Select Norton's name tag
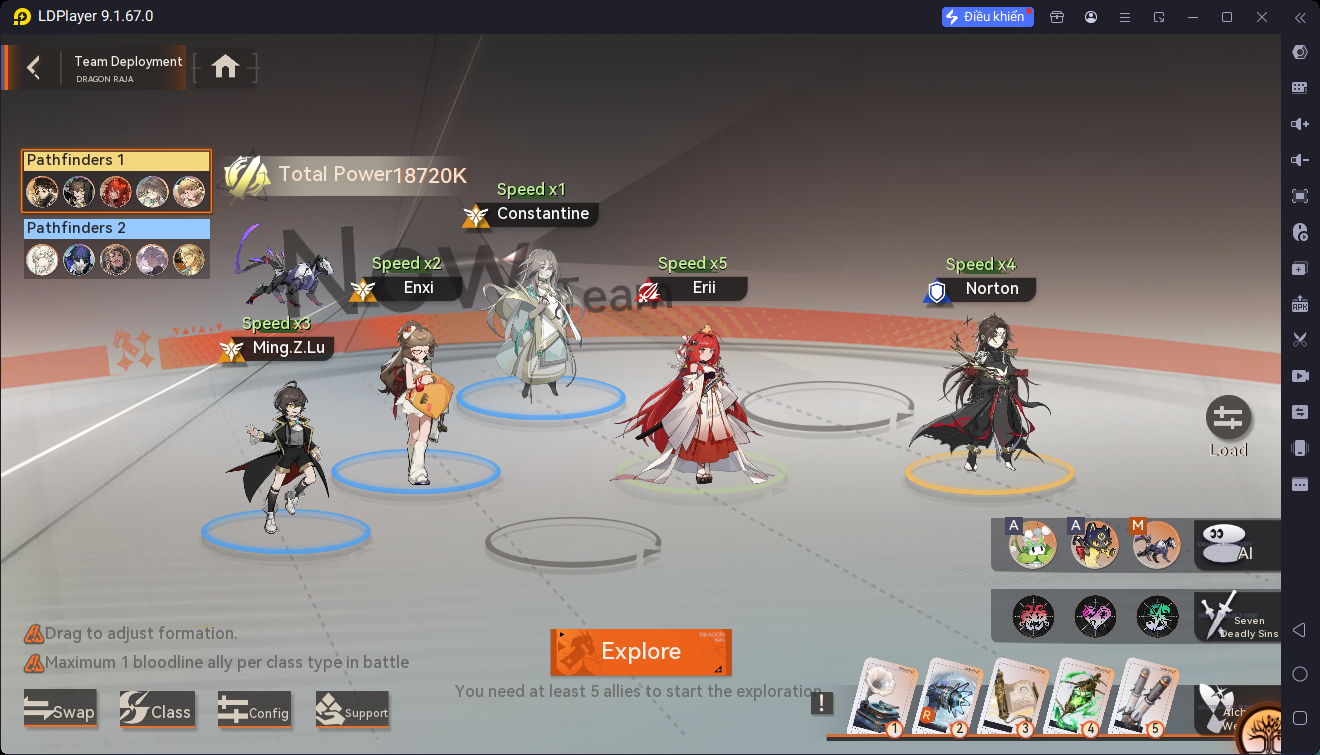1320x755 pixels. pos(991,289)
